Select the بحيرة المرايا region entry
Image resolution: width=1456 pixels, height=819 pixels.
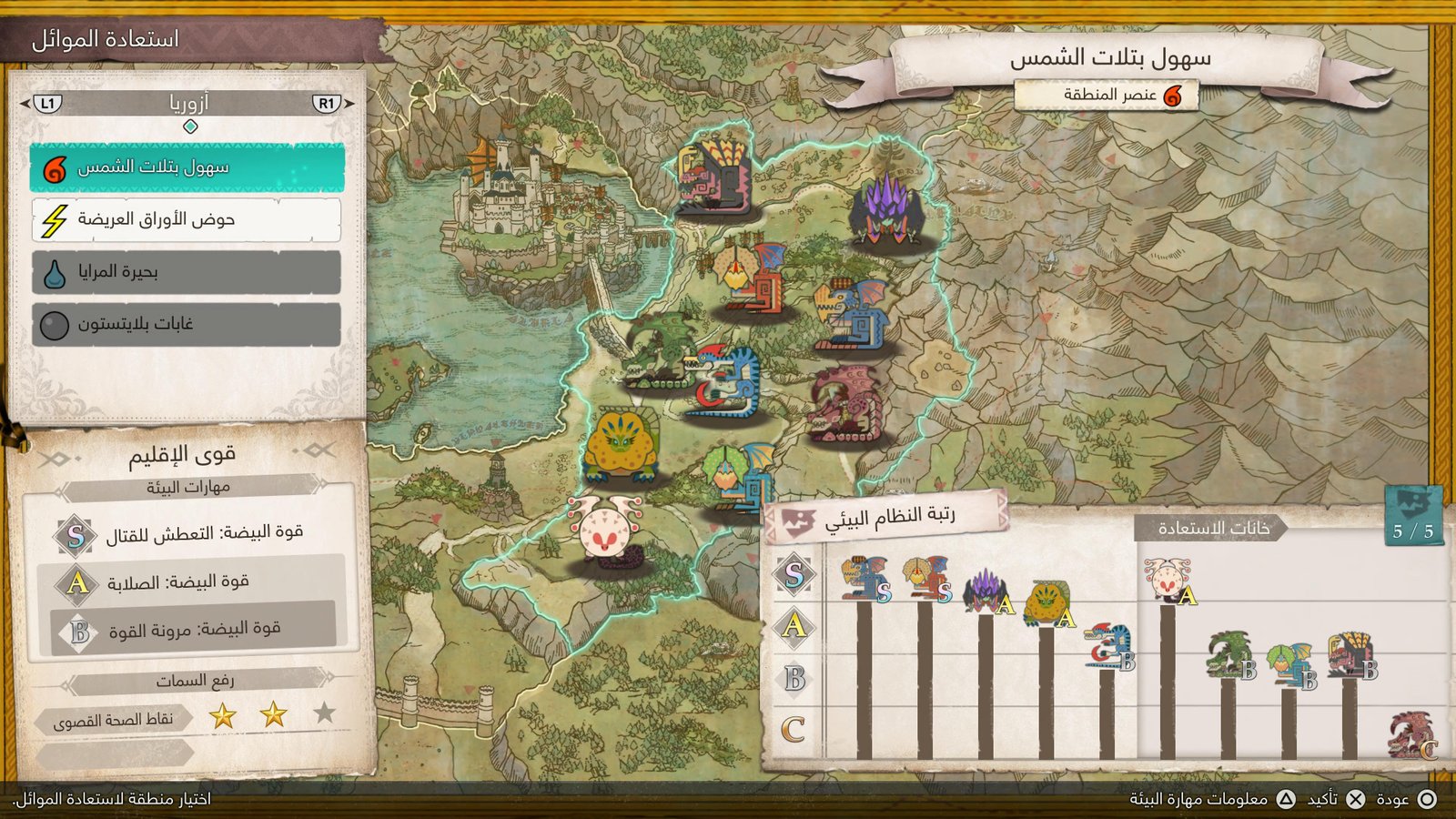pyautogui.click(x=187, y=272)
